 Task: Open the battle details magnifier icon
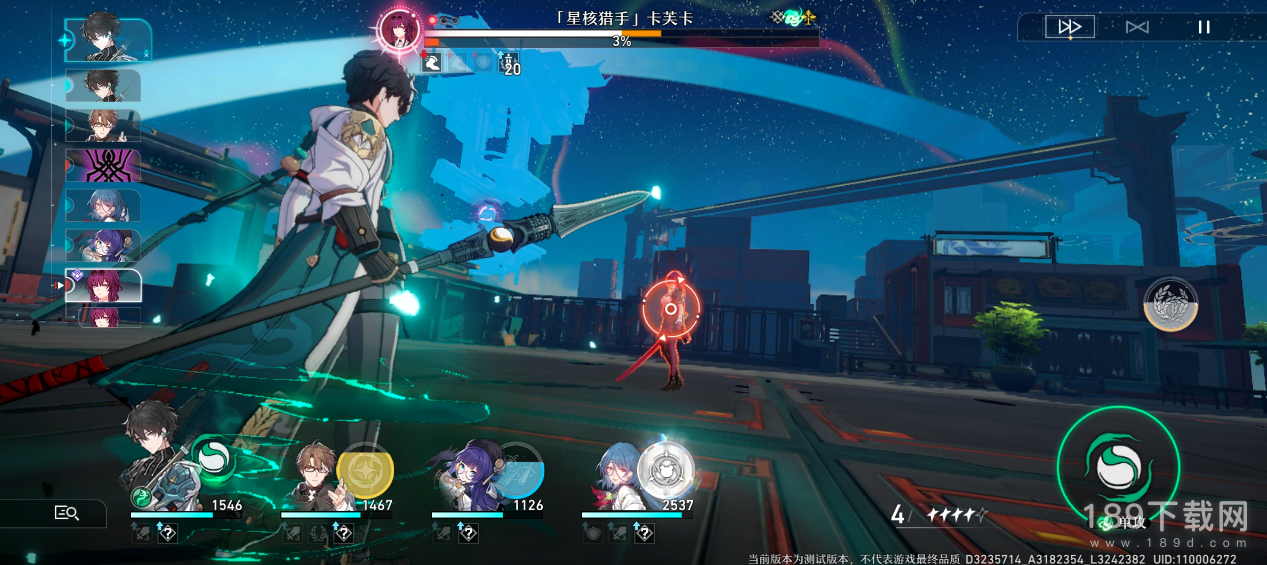pos(66,513)
